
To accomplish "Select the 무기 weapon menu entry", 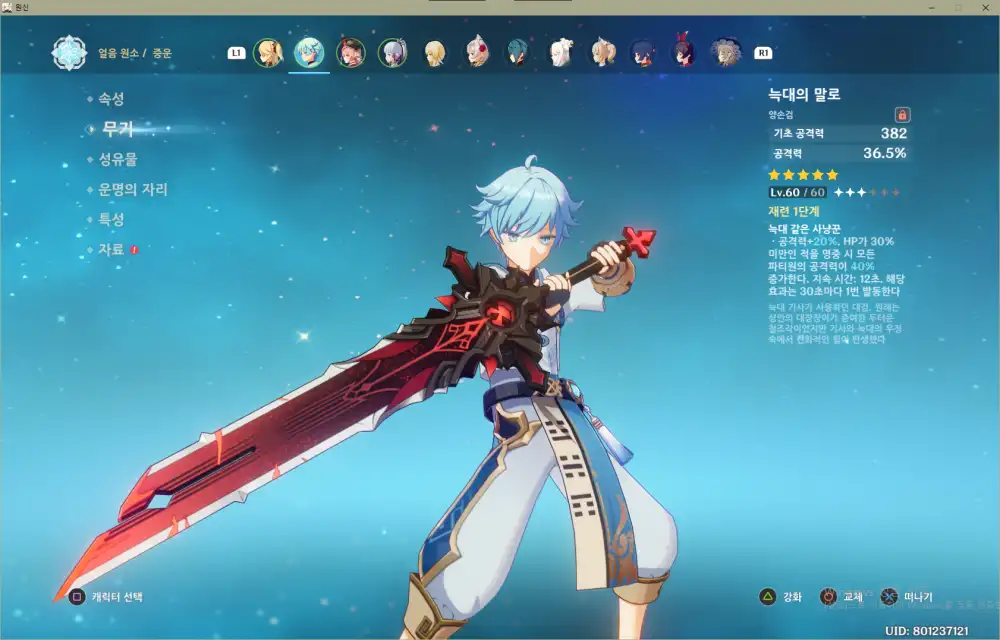I will click(117, 129).
